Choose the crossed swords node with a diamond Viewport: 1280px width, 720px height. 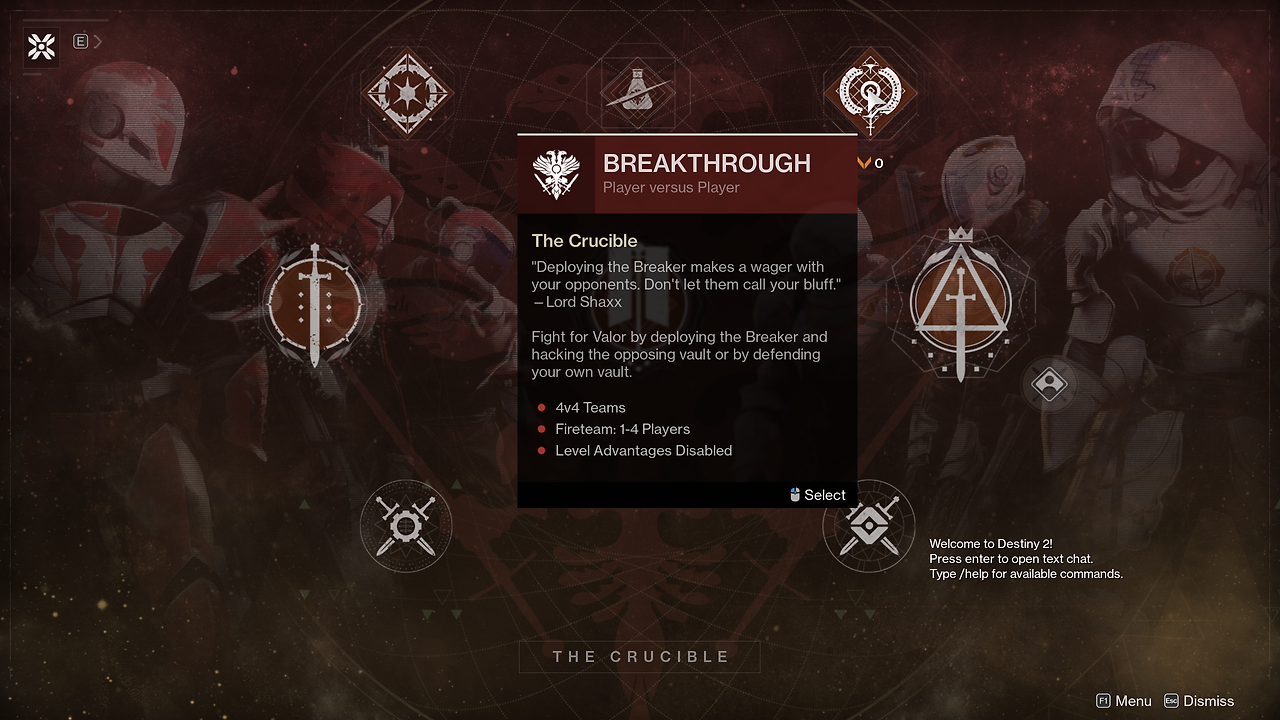coord(868,526)
